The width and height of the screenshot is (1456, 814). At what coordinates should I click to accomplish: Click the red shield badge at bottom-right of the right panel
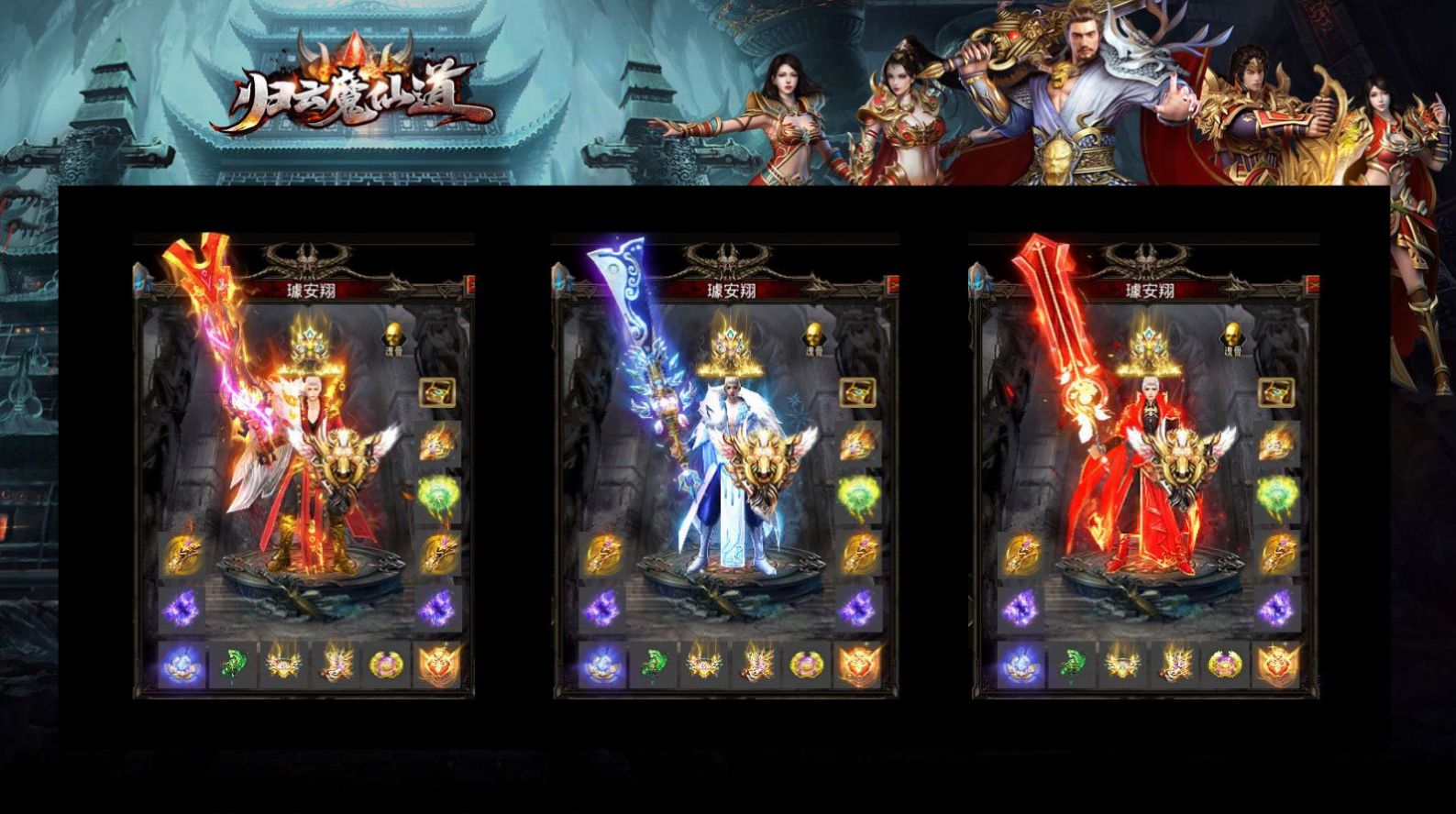[x=1280, y=666]
